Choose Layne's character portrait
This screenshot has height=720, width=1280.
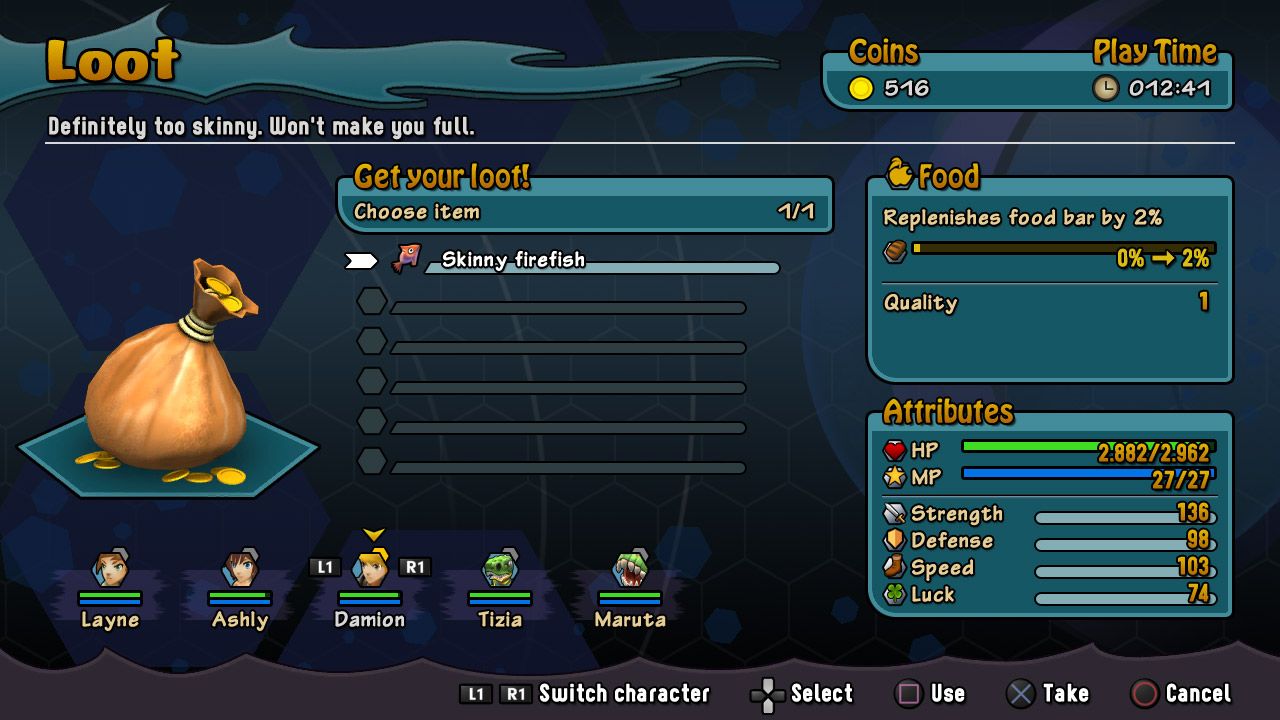110,571
